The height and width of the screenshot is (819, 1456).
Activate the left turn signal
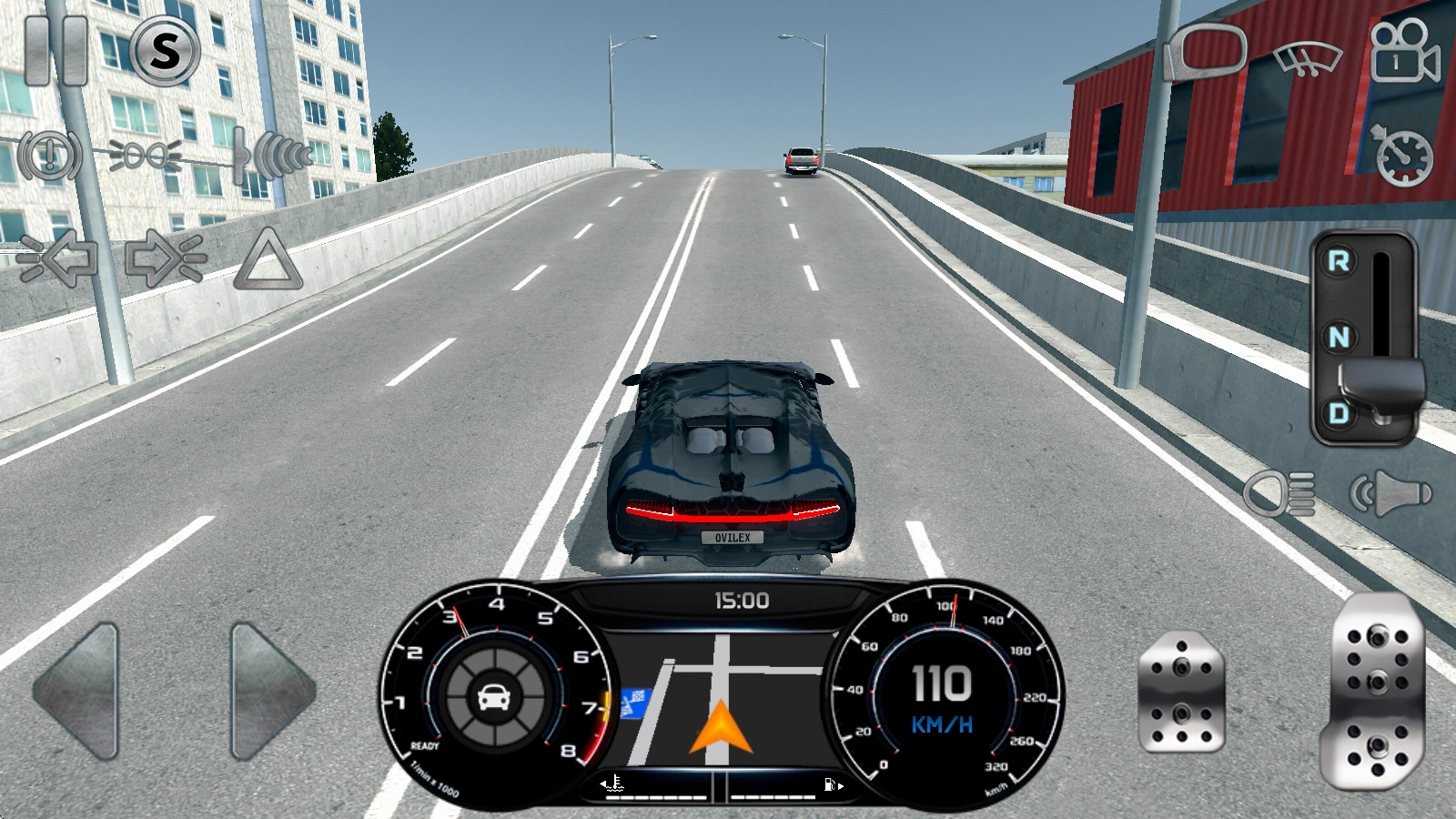[x=58, y=259]
